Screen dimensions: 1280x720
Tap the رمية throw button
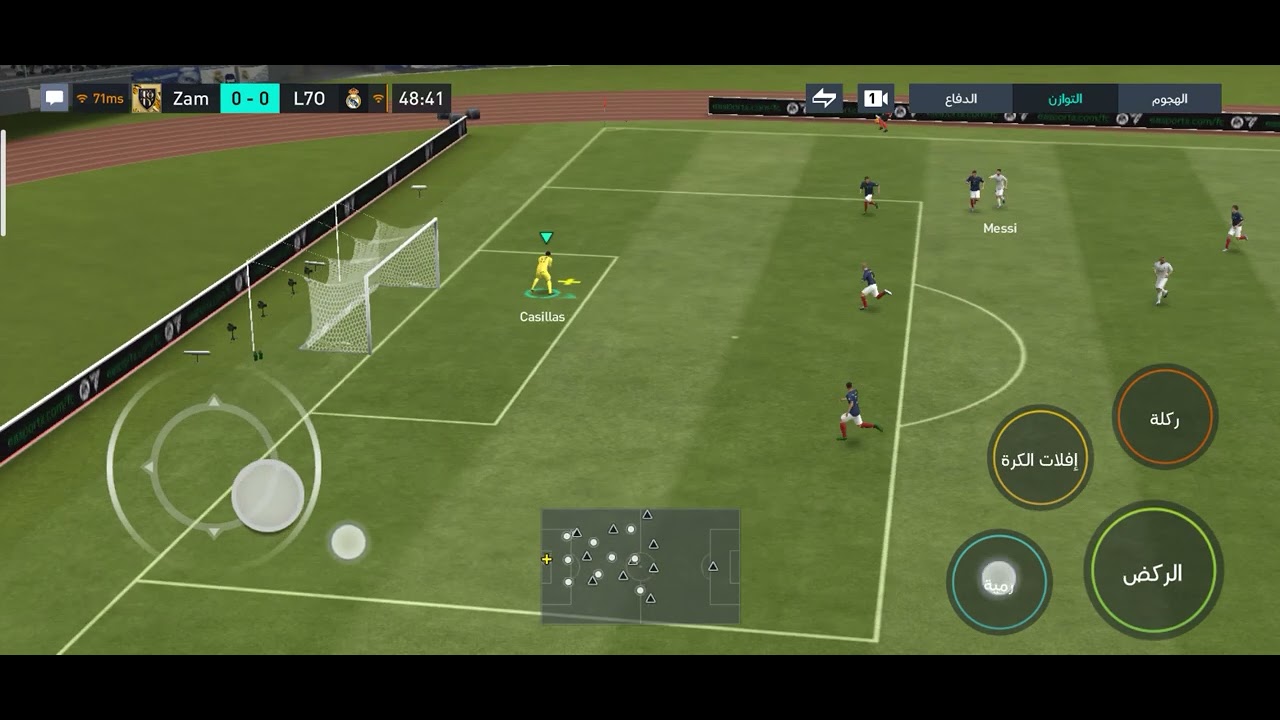[998, 582]
